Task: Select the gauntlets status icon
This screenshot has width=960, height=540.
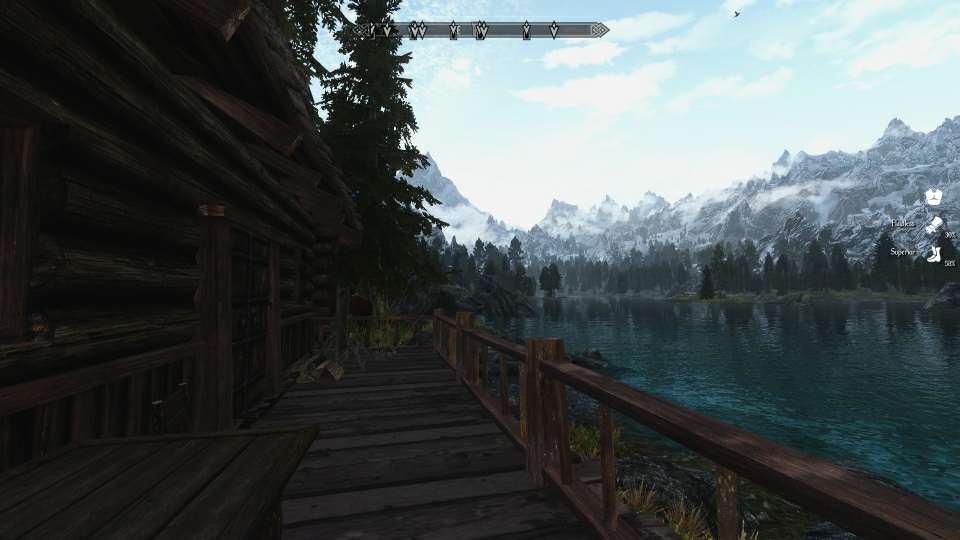Action: point(933,225)
